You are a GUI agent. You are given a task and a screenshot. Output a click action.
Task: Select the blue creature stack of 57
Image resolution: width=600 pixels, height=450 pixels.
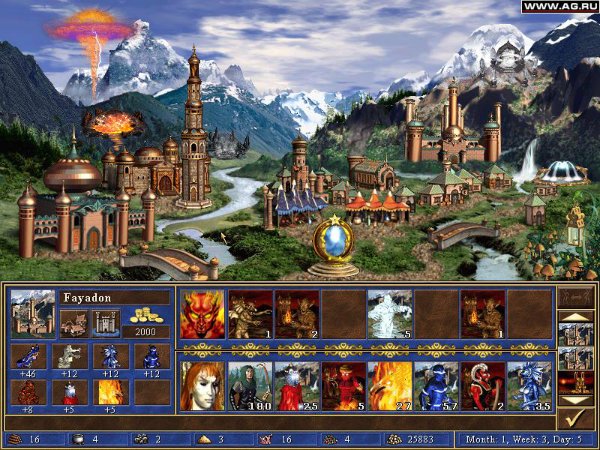point(436,386)
